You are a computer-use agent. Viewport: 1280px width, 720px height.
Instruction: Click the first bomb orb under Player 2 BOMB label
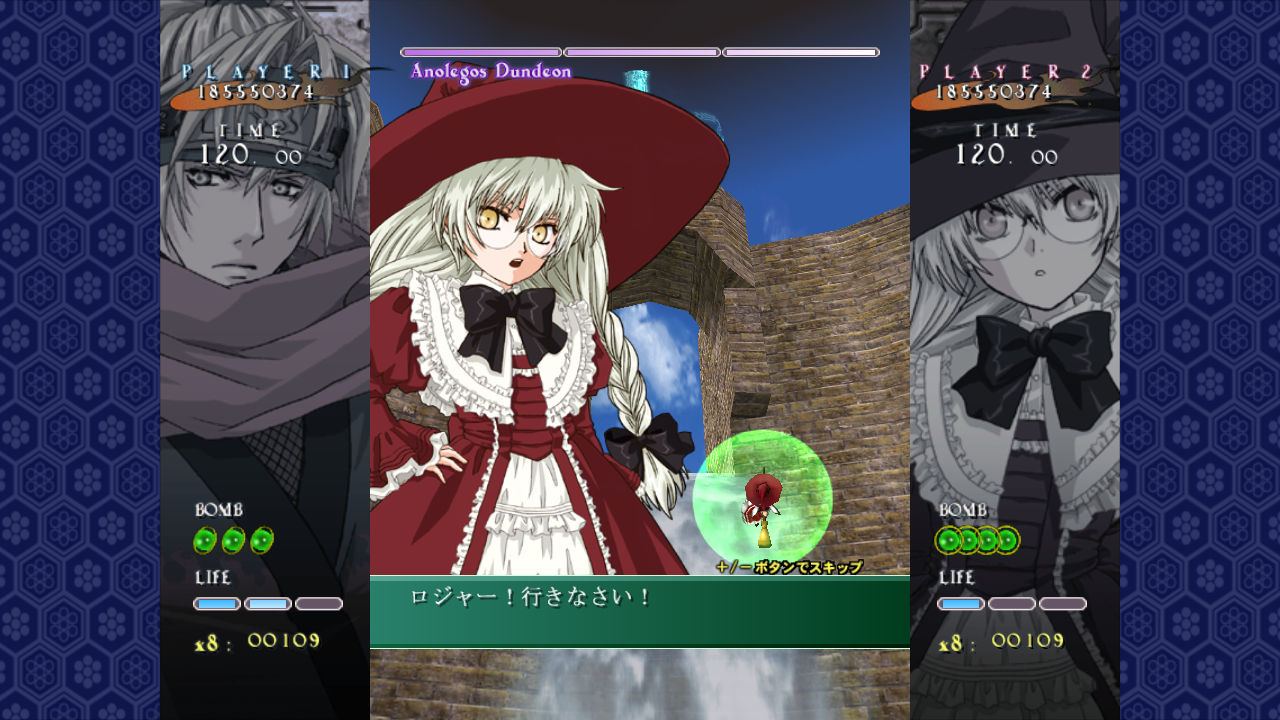[948, 540]
